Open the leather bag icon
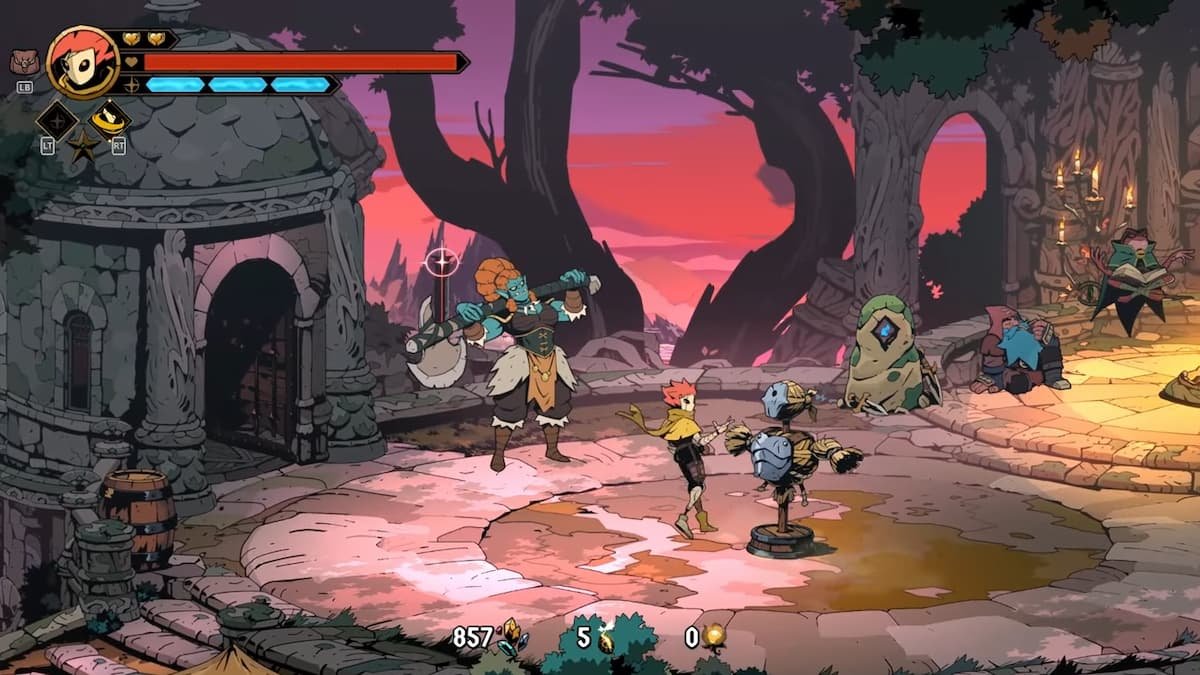1200x675 pixels. tap(22, 63)
